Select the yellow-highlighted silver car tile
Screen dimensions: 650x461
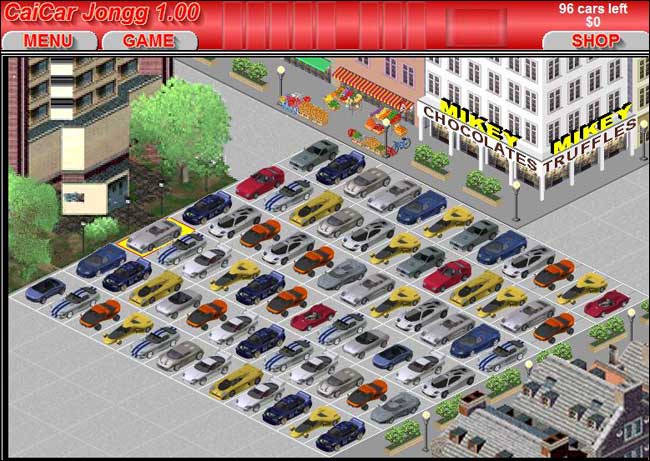[x=153, y=236]
